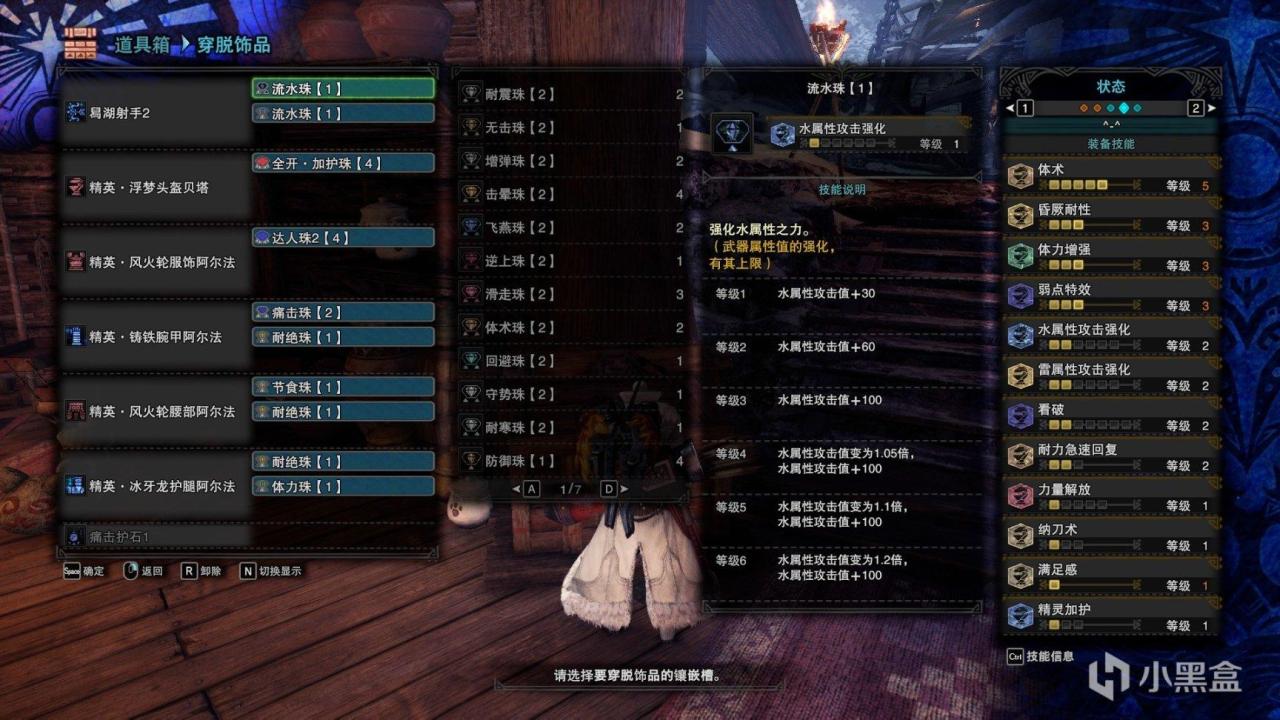Image resolution: width=1280 pixels, height=720 pixels.
Task: Open 道具箱 in the breadcrumb header
Action: pos(143,45)
